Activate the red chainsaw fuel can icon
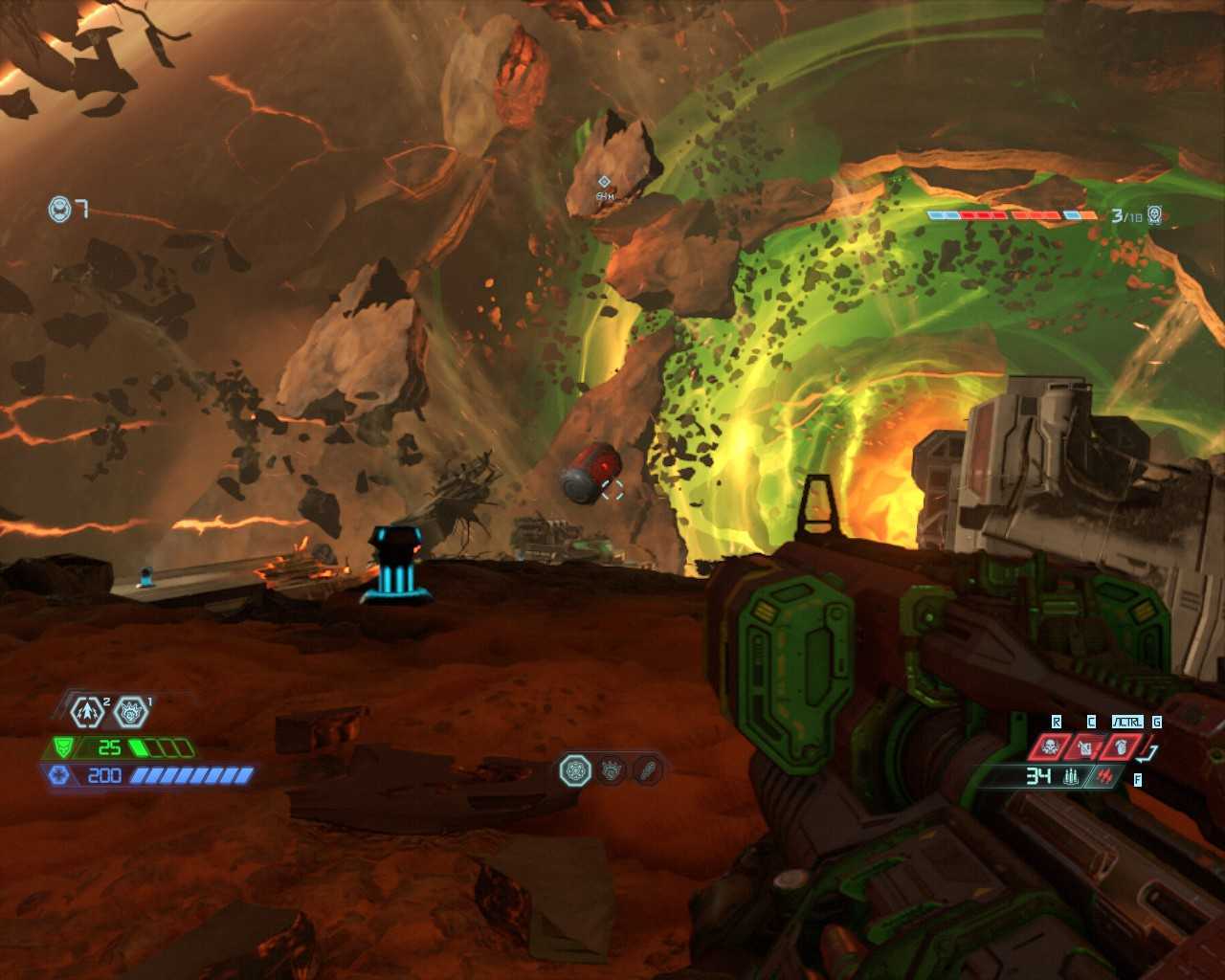This screenshot has height=980, width=1225. tap(1085, 747)
